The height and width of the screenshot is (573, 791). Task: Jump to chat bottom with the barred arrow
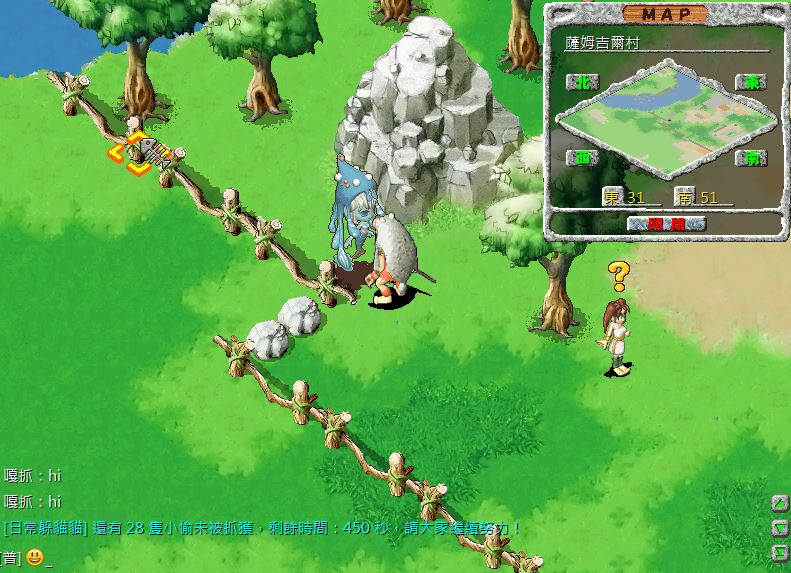coord(779,552)
